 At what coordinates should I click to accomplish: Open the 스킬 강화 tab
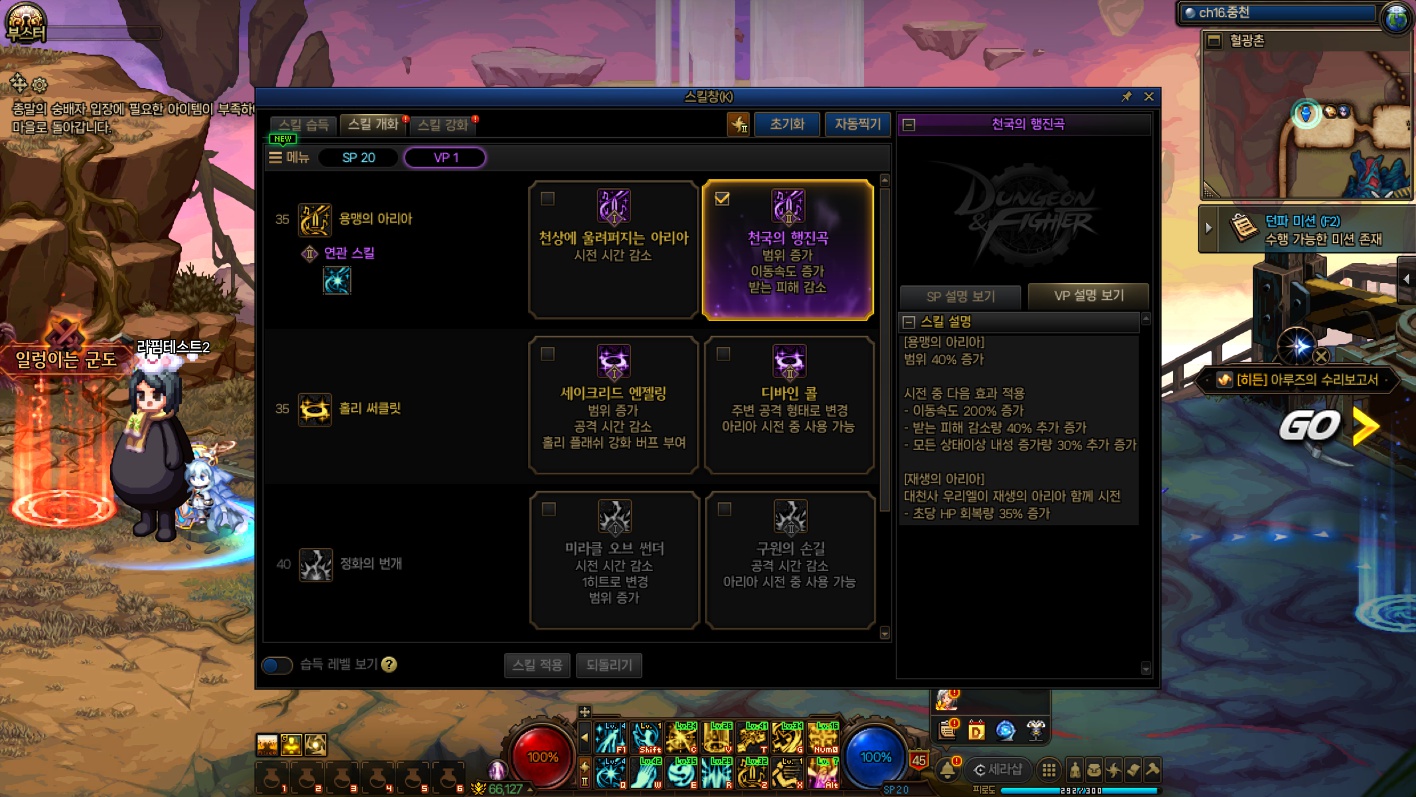pos(442,125)
